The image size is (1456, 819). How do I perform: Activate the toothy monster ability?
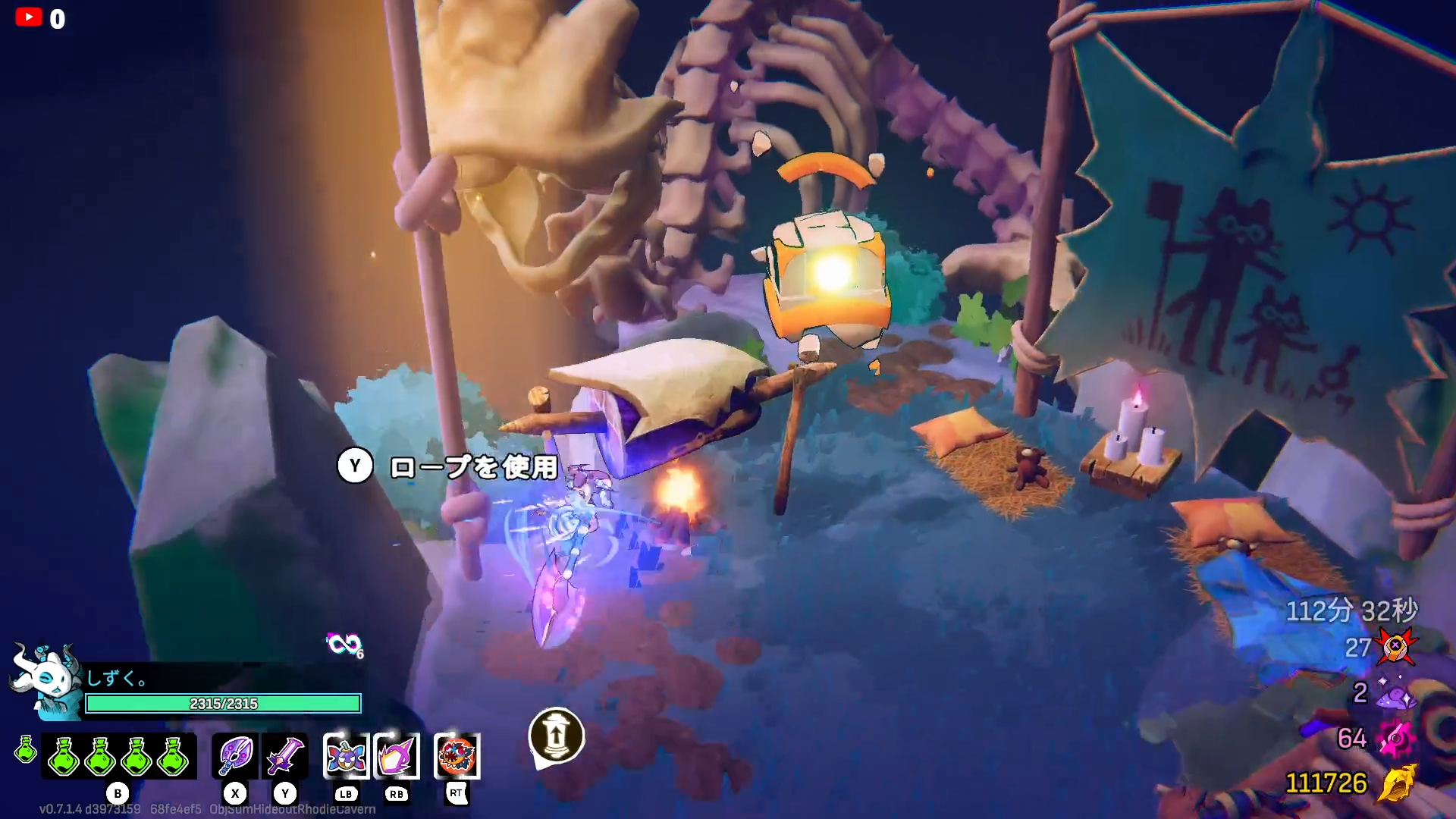coord(457,756)
